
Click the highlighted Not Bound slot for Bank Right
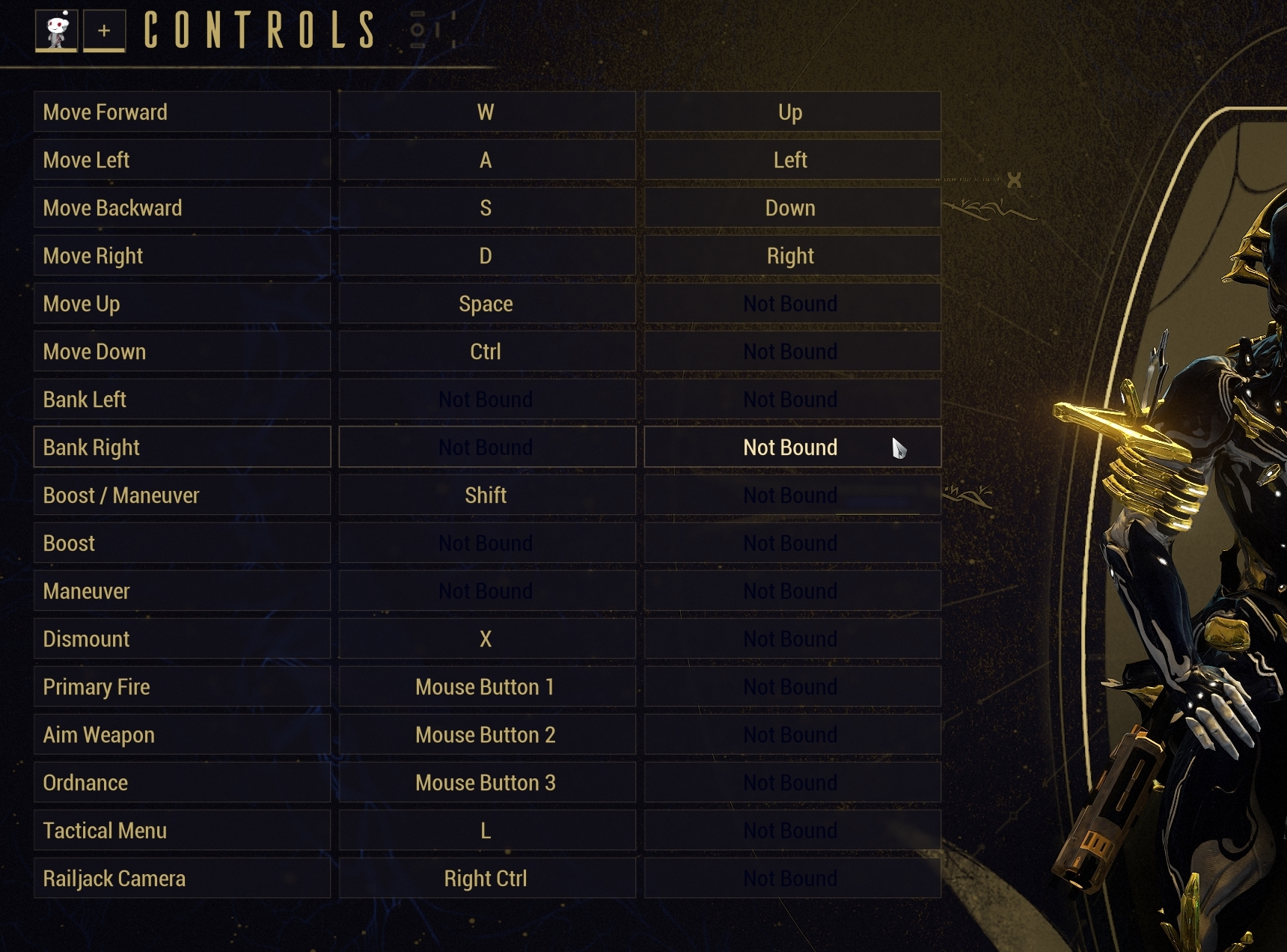(x=792, y=447)
